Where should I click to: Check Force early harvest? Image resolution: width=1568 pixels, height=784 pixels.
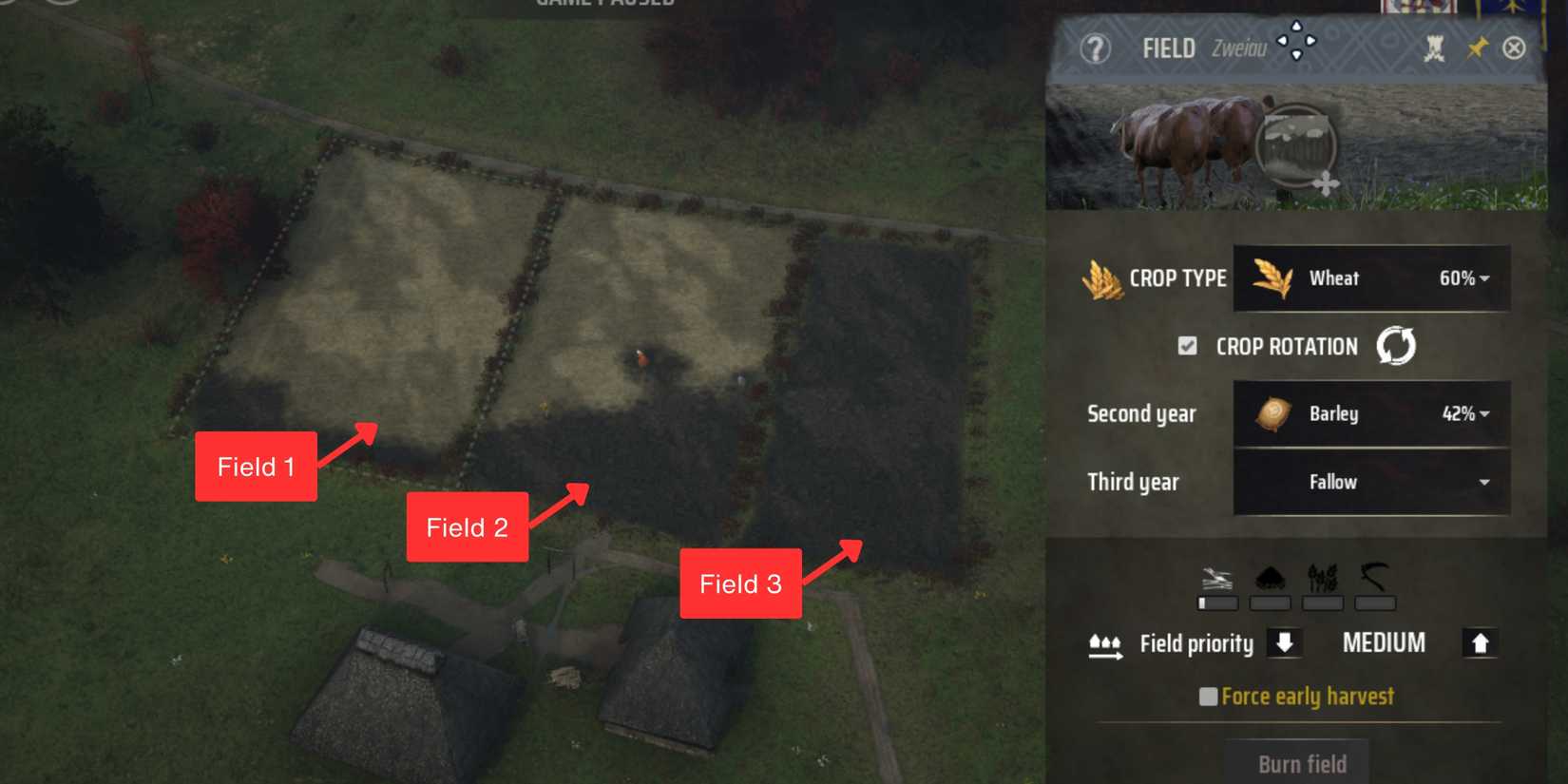[1209, 696]
